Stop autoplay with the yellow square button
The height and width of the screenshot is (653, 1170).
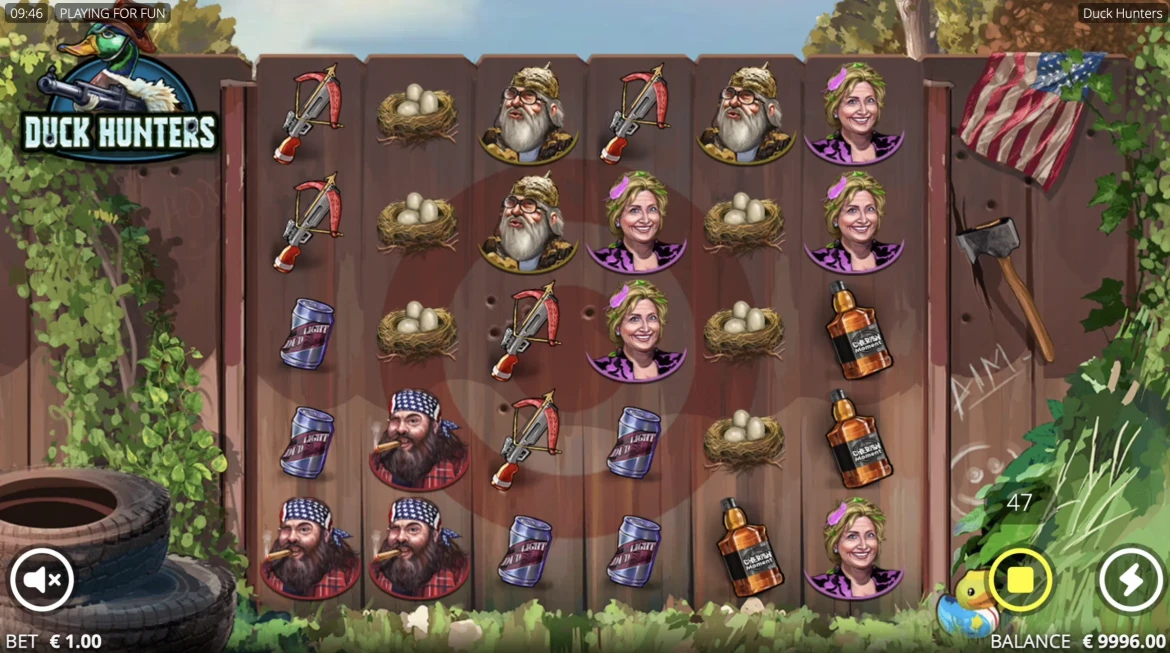click(x=1020, y=579)
